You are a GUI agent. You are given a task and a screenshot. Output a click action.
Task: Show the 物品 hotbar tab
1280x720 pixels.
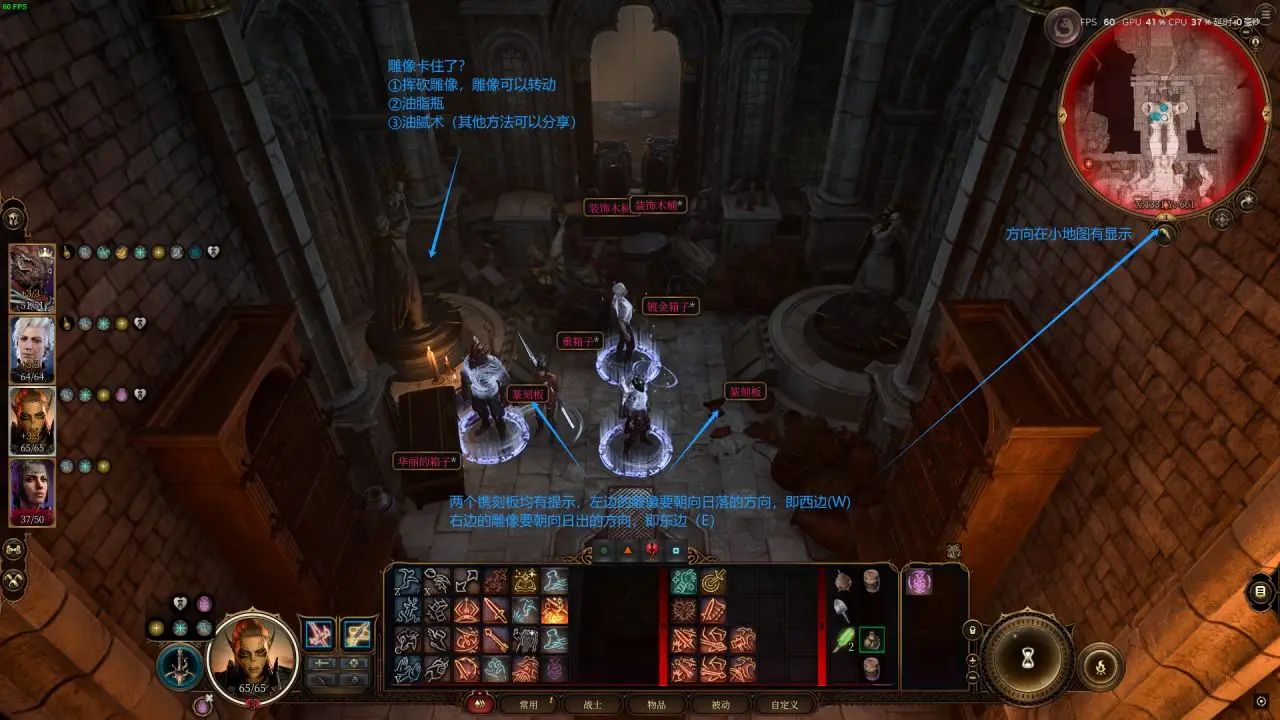(656, 705)
